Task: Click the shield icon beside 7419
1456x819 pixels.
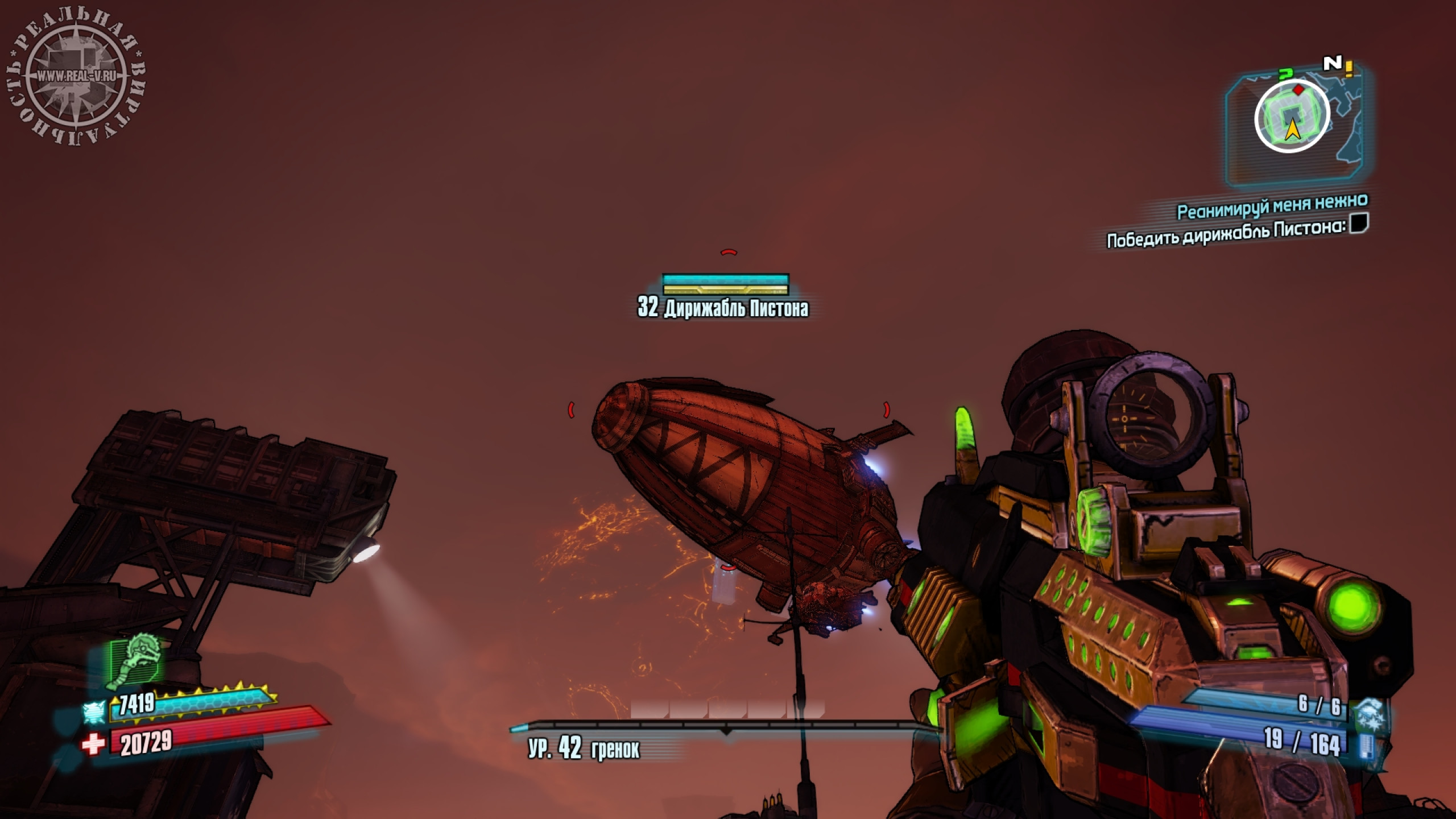Action: (94, 710)
